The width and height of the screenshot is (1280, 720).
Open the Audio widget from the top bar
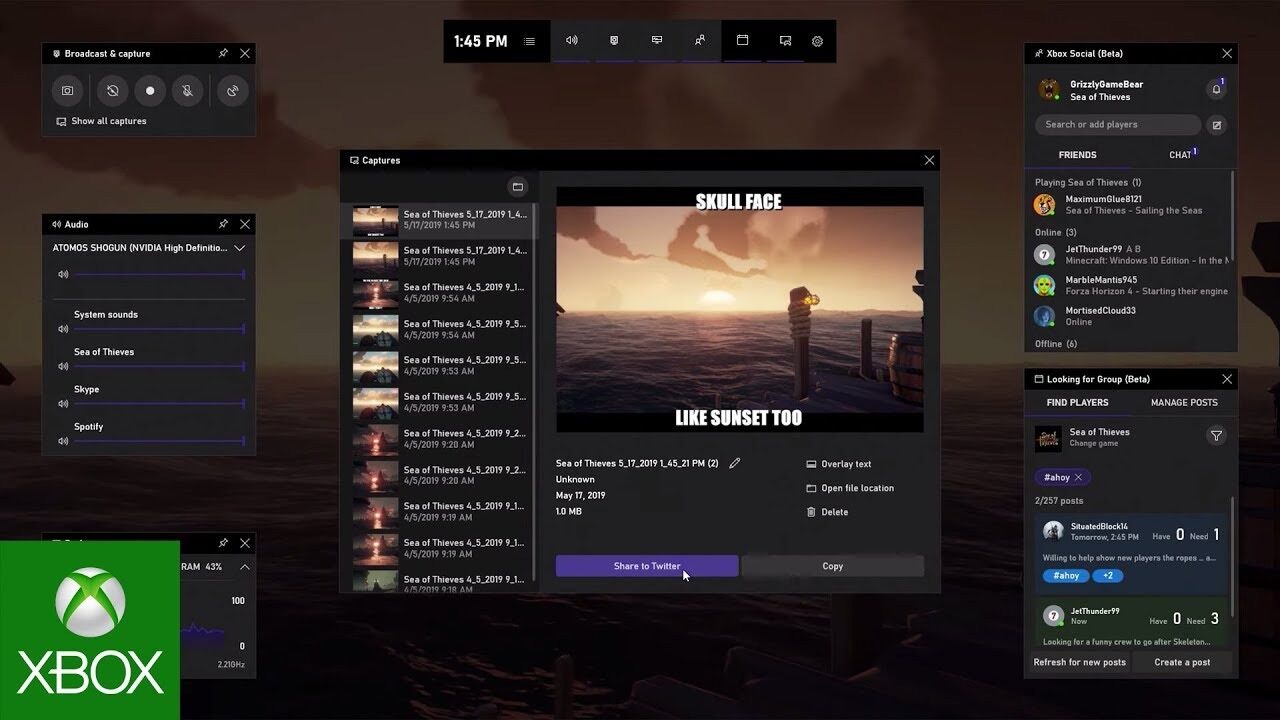point(571,41)
